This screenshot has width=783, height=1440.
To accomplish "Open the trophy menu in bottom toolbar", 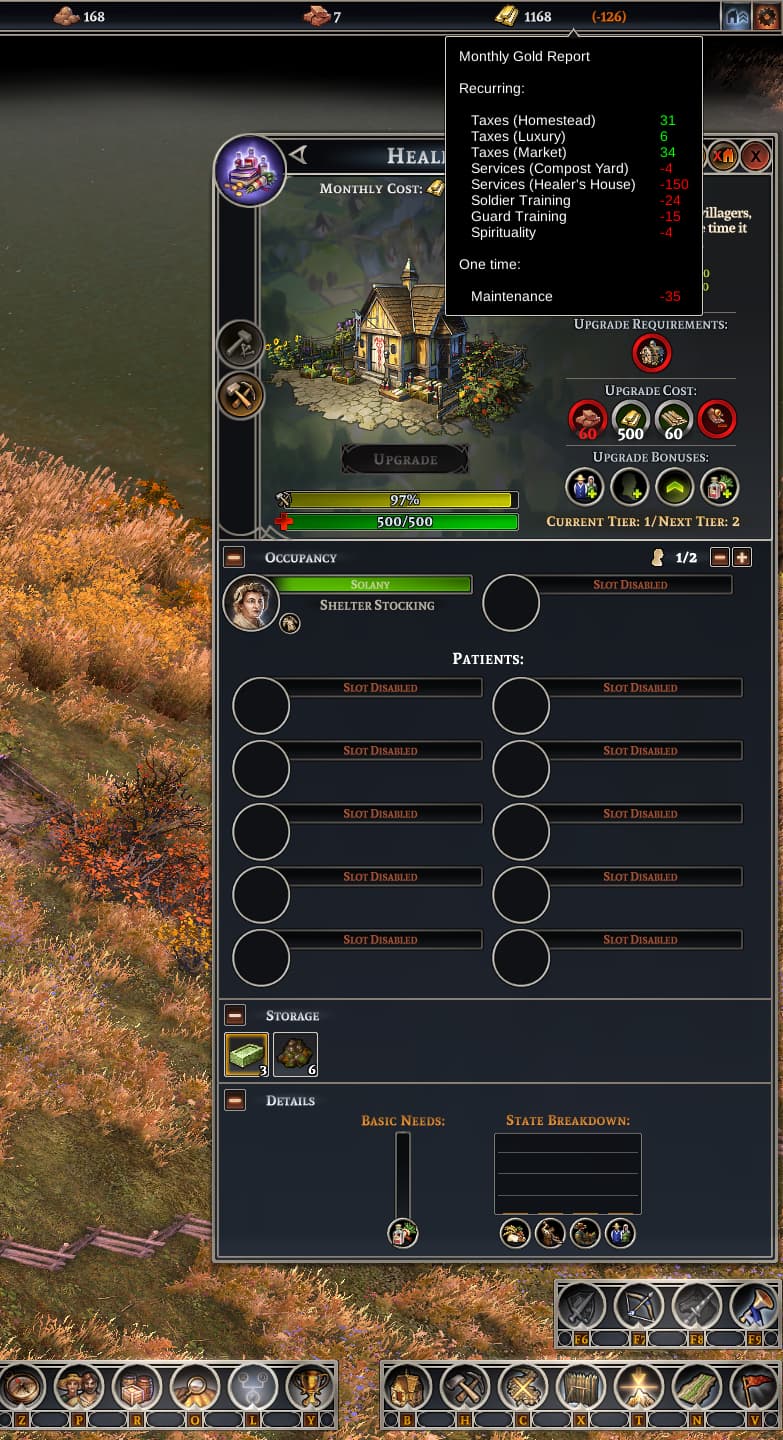I will click(310, 1388).
